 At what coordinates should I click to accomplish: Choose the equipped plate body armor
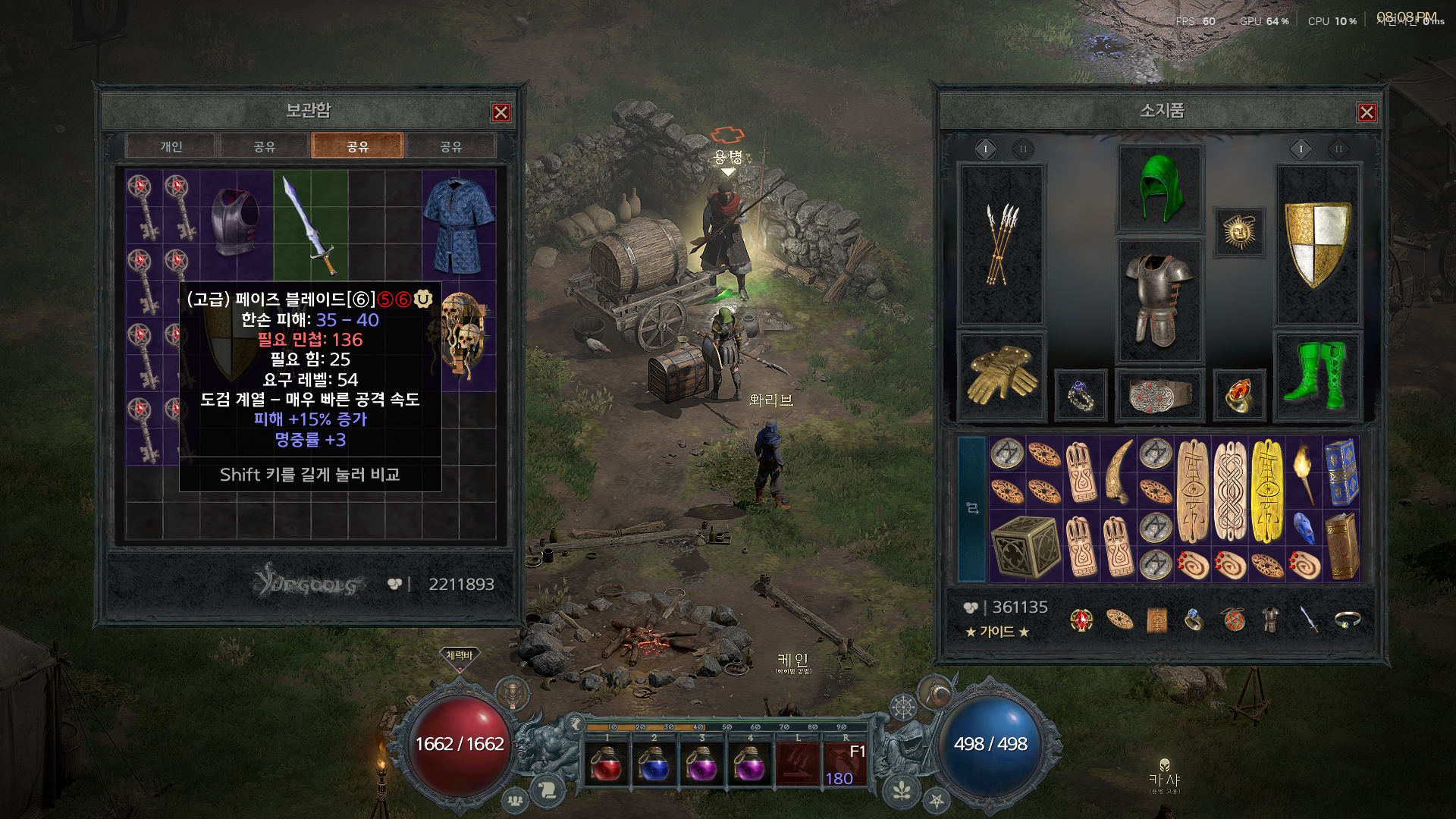pos(1159,300)
